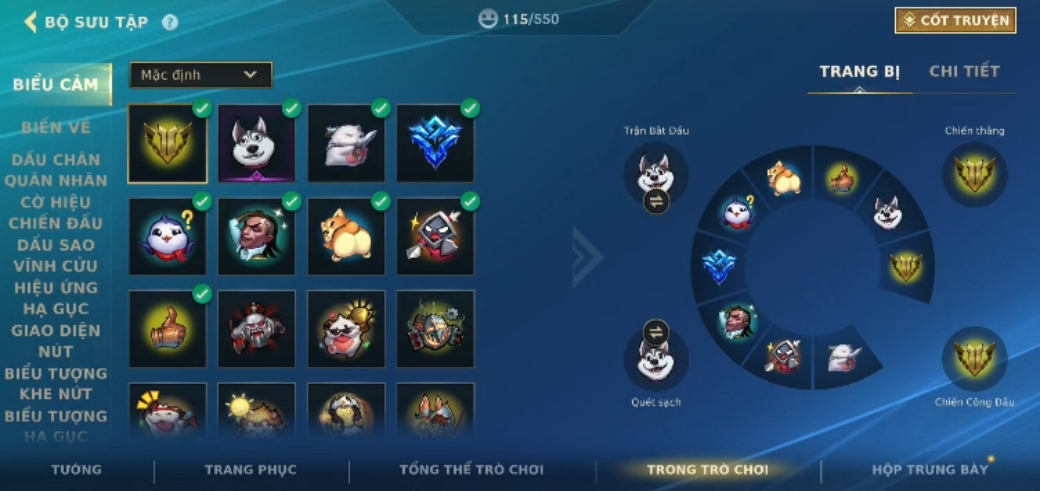This screenshot has width=1040, height=491.
Task: Choose the Biến Về category
Action: point(55,127)
